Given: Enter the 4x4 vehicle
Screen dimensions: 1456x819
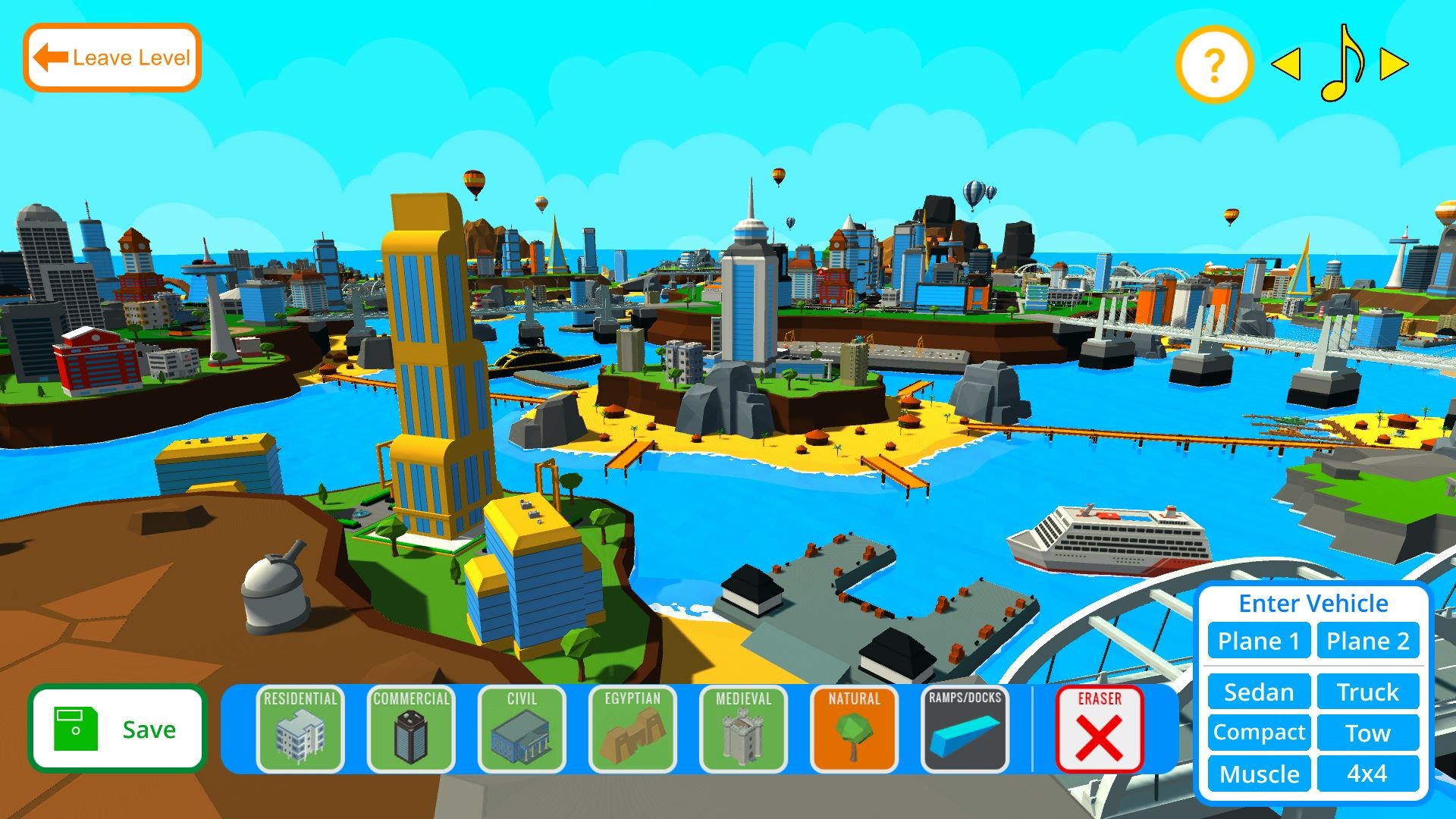Looking at the screenshot, I should (x=1368, y=774).
